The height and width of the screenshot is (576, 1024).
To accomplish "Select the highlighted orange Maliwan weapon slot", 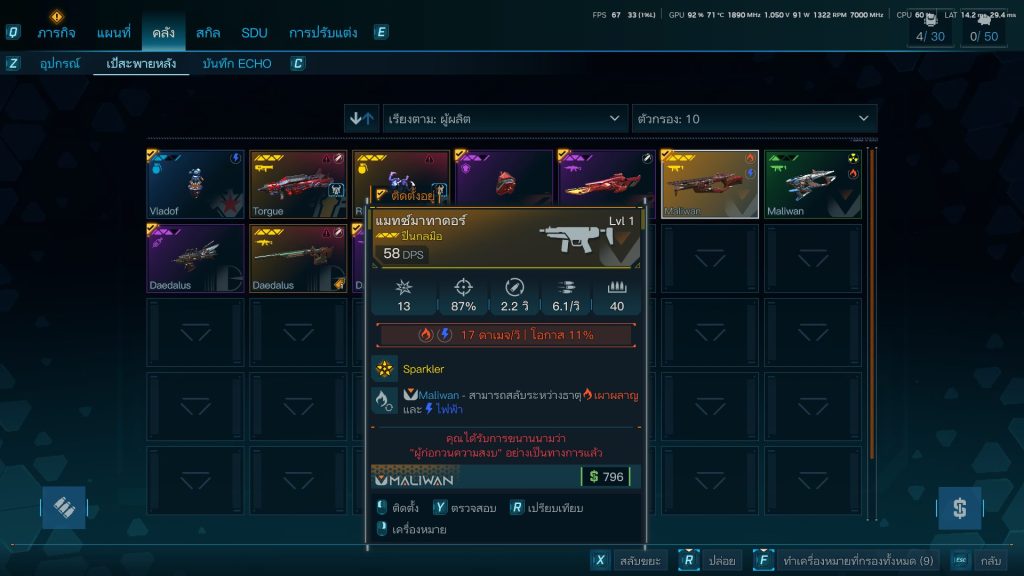I will pyautogui.click(x=710, y=184).
